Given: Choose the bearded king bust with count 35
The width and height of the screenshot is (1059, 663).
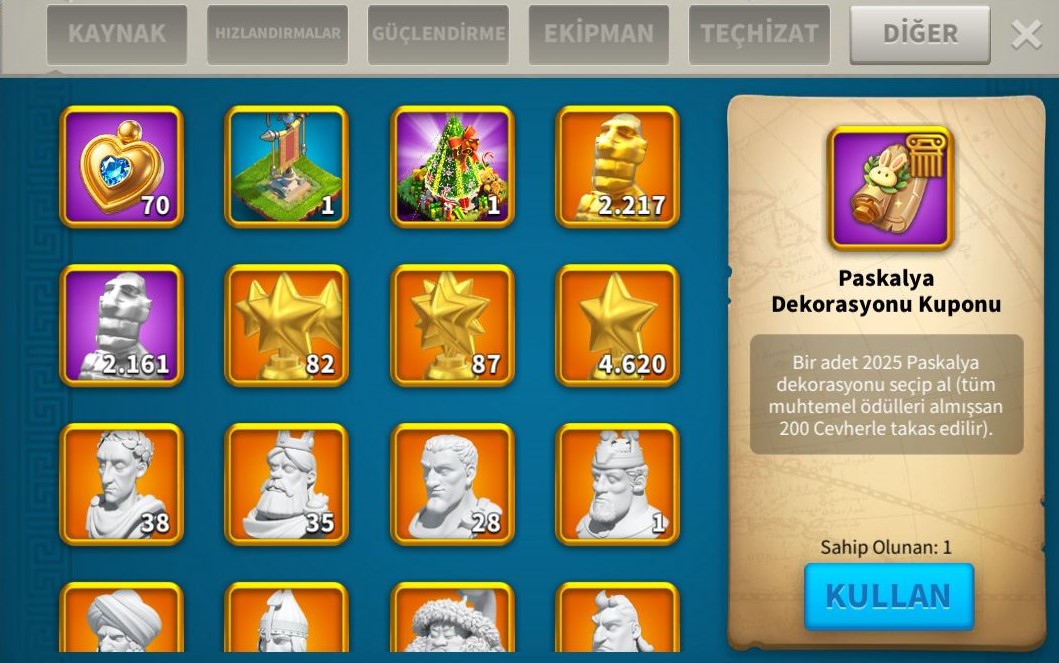Looking at the screenshot, I should coord(287,484).
